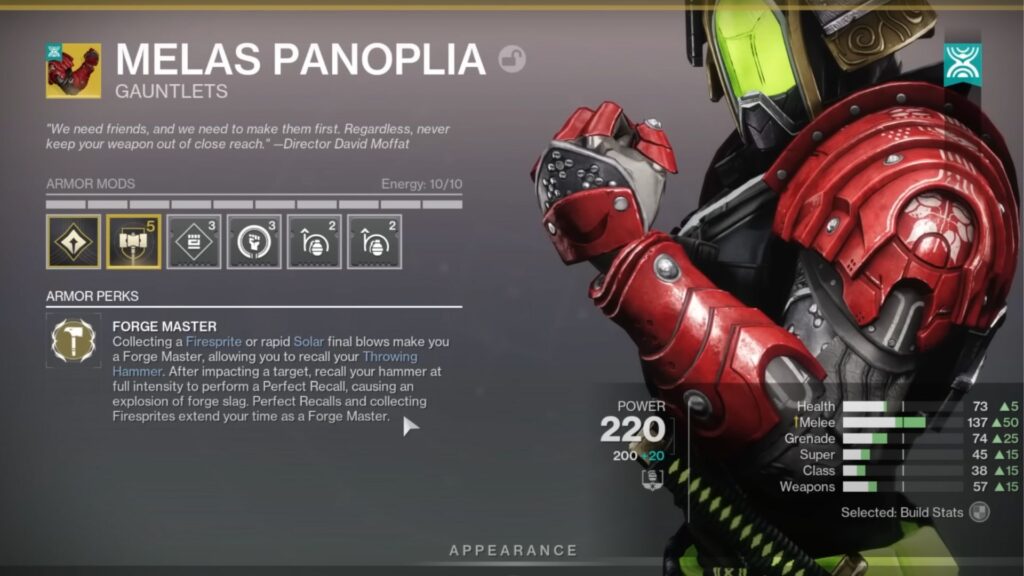Open the gold hammer mod costing 5 energy
The height and width of the screenshot is (576, 1024).
pyautogui.click(x=133, y=242)
